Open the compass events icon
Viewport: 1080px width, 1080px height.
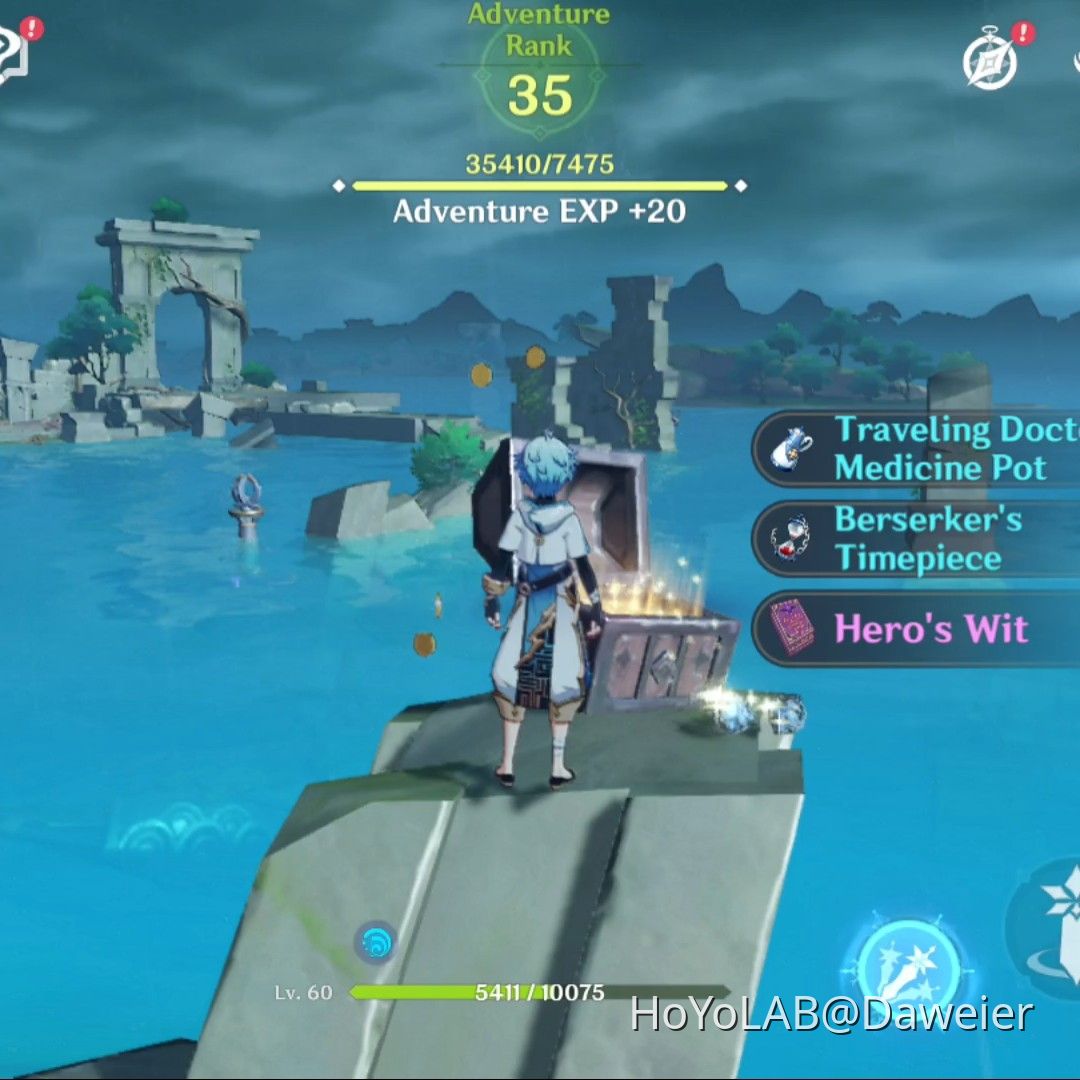click(x=990, y=62)
